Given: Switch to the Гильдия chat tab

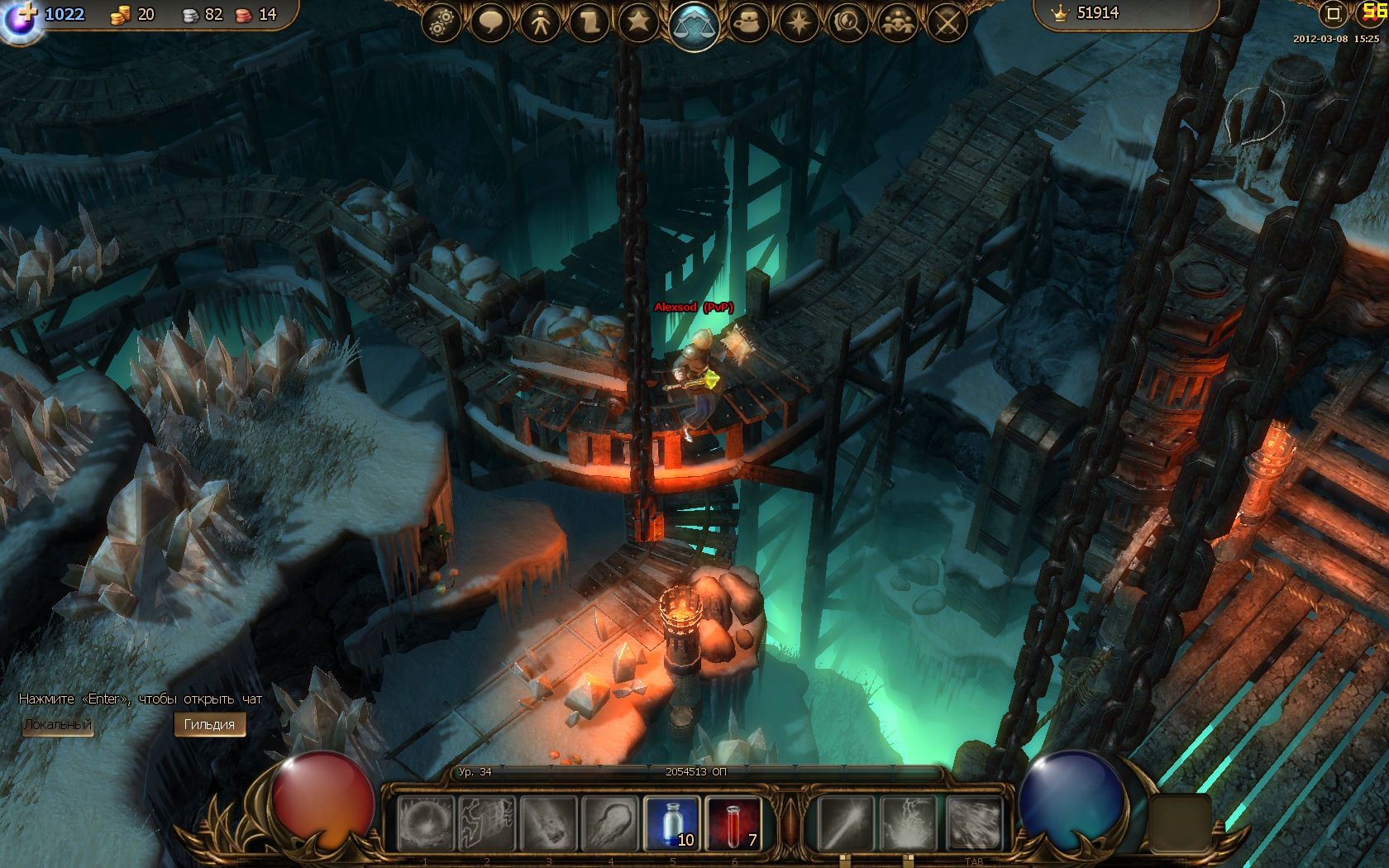Looking at the screenshot, I should coord(209,725).
